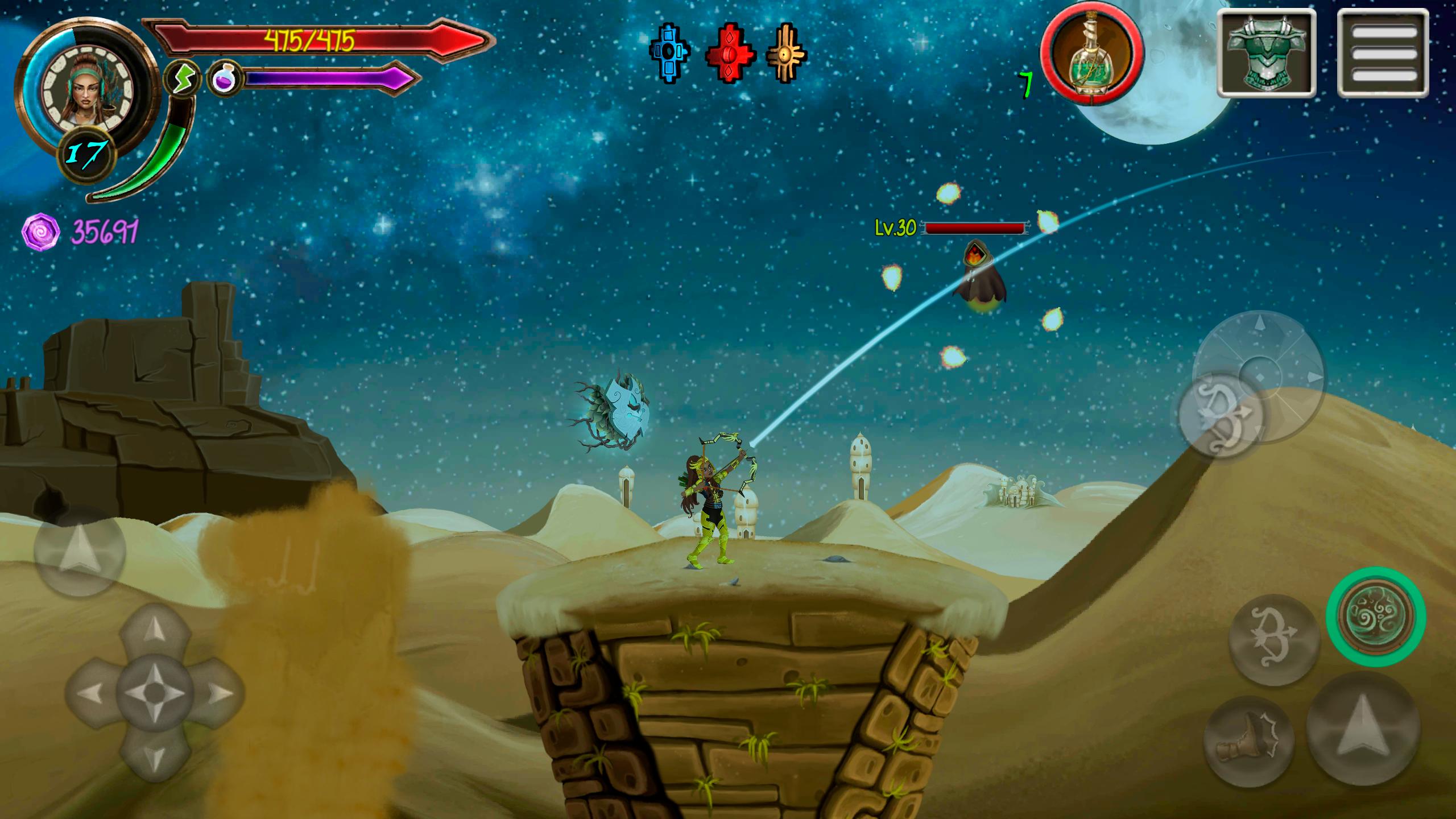The height and width of the screenshot is (819, 1456).
Task: Select the red cross rune
Action: pyautogui.click(x=730, y=54)
